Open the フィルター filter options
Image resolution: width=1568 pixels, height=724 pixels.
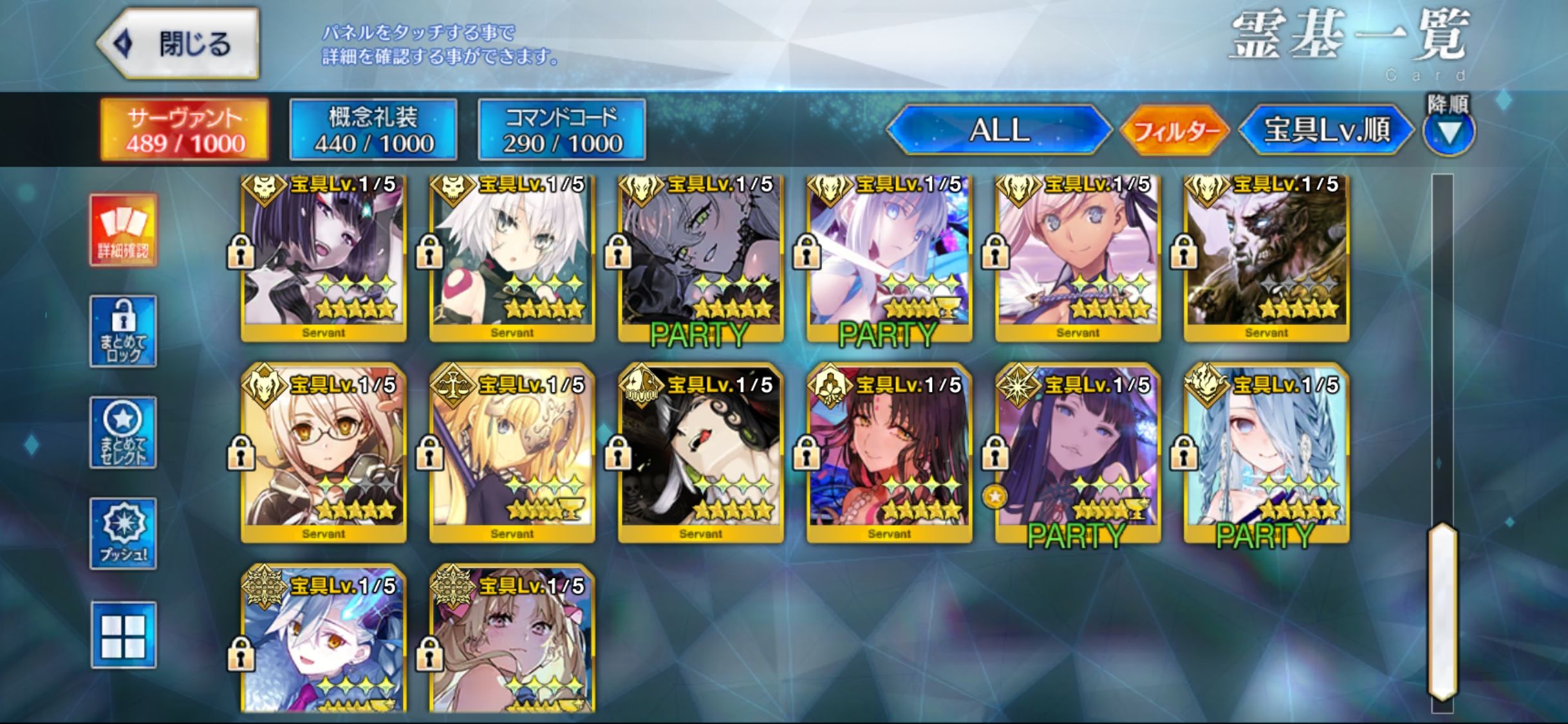(1175, 131)
